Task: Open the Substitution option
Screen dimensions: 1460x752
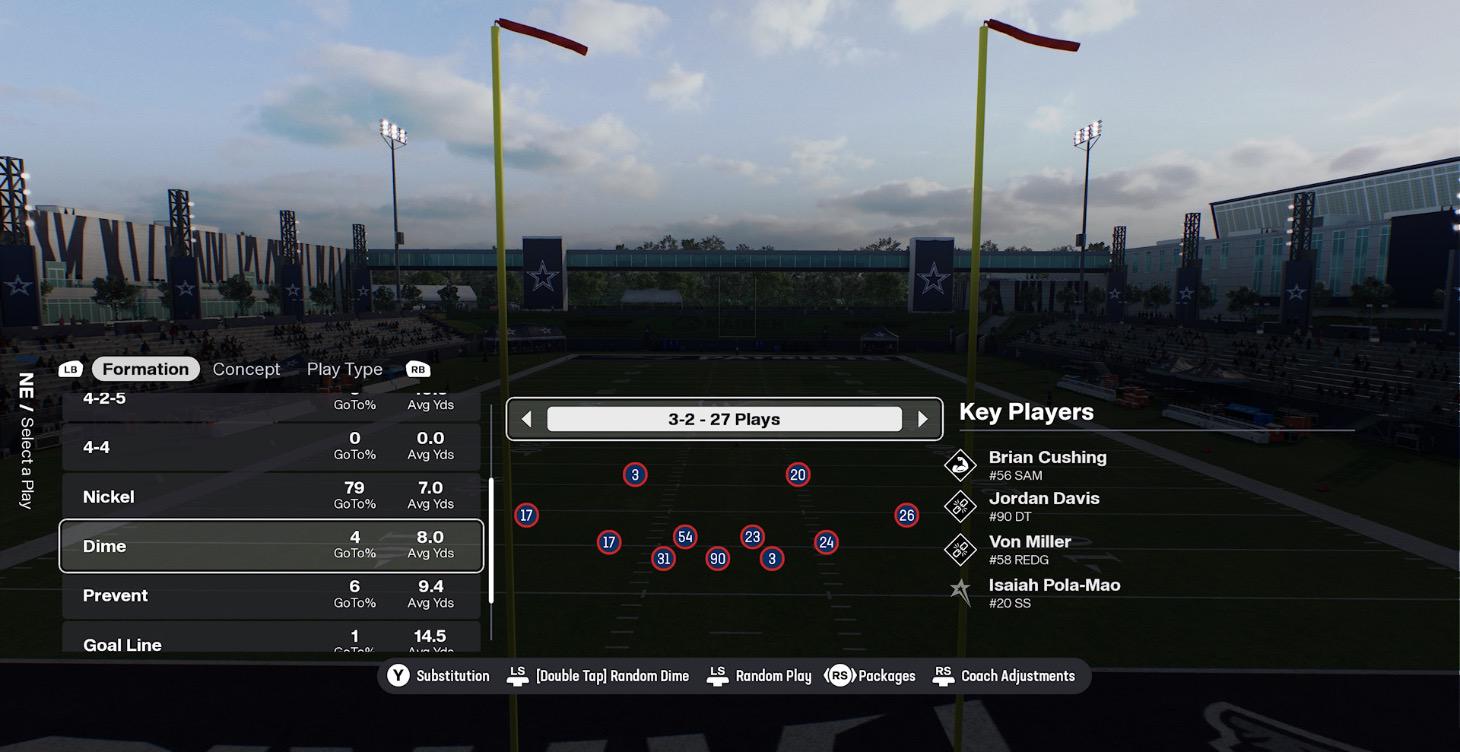Action: pos(439,676)
